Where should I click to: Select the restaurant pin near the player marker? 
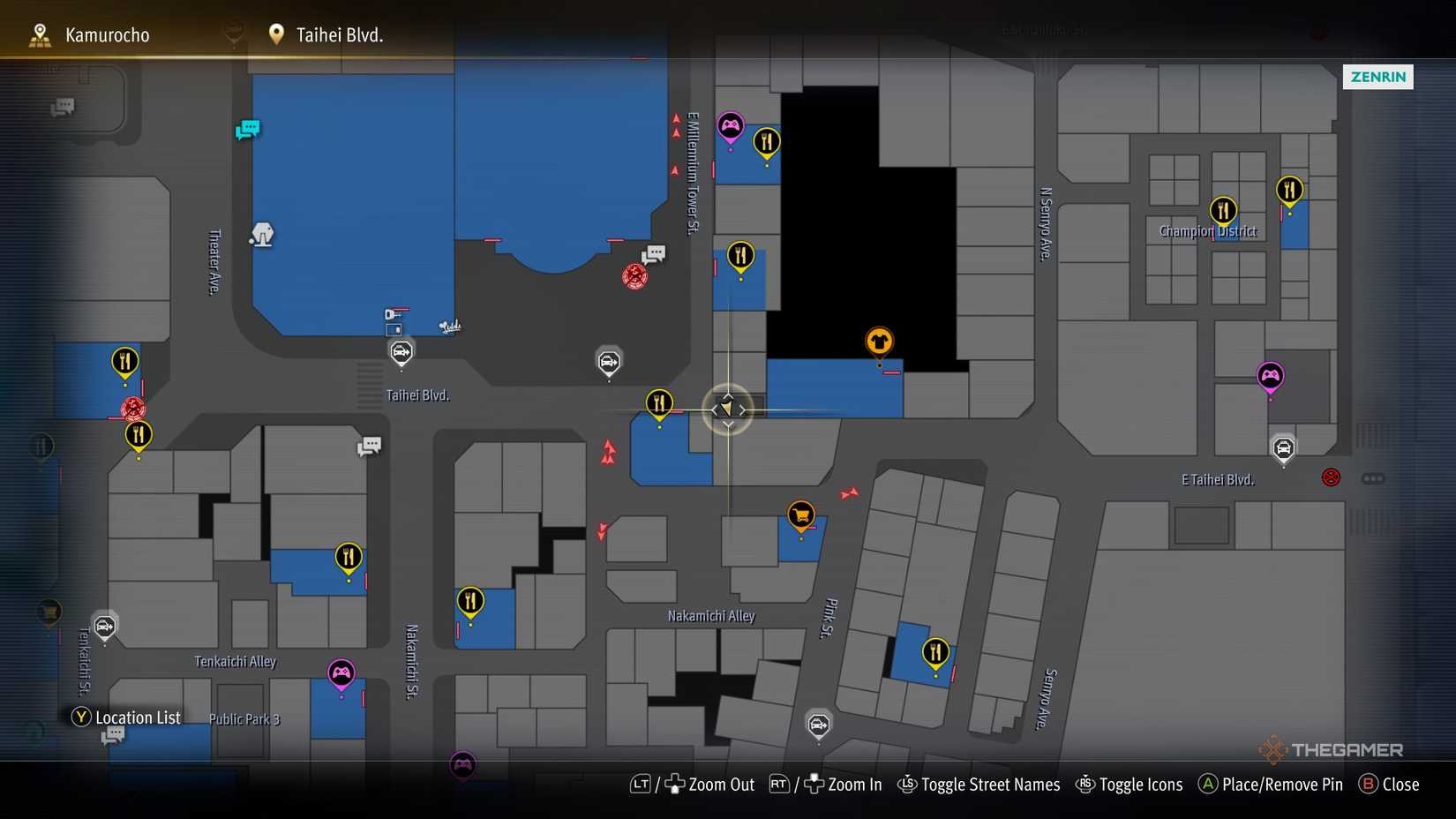tap(659, 402)
